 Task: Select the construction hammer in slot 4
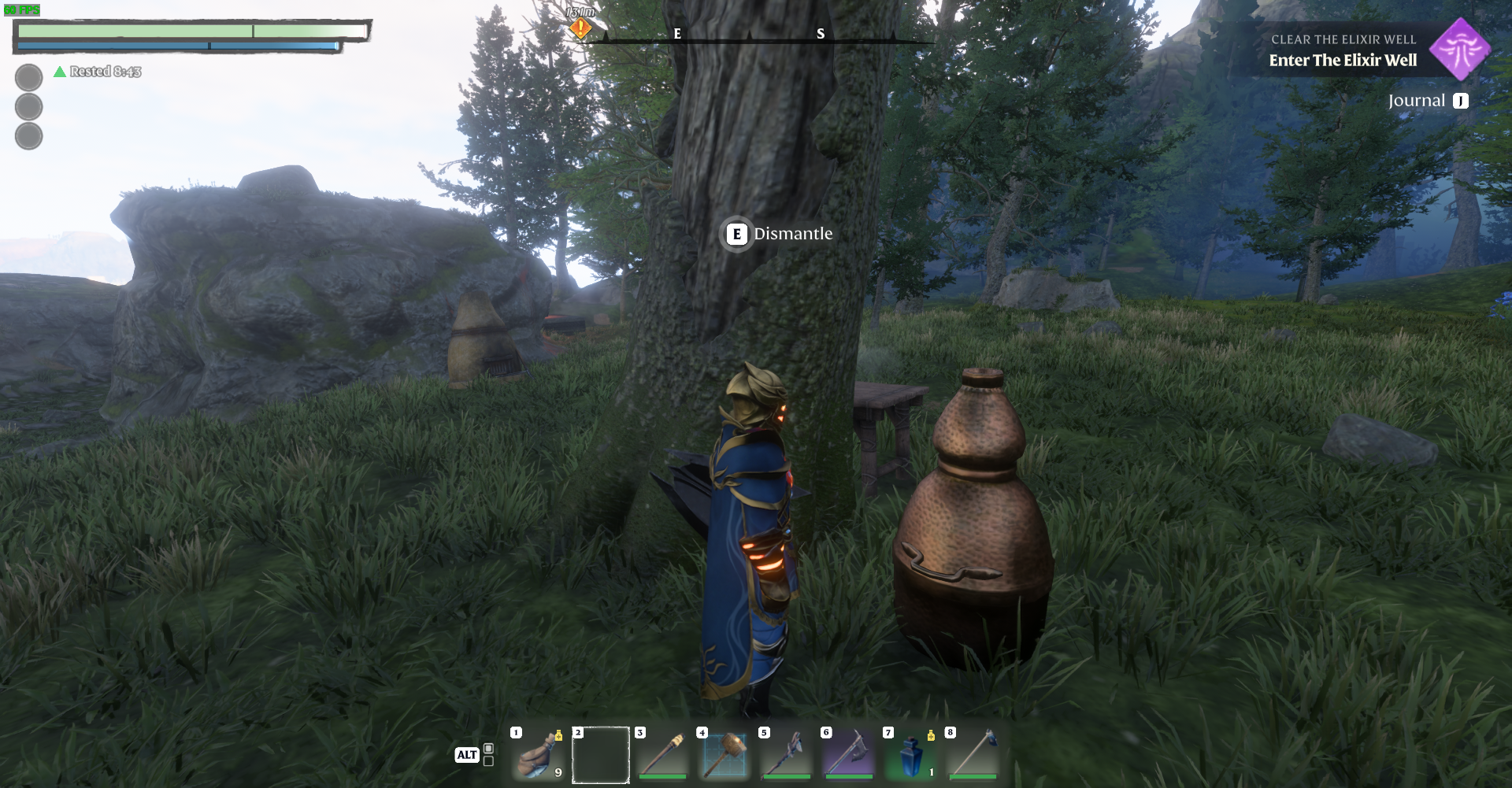724,755
